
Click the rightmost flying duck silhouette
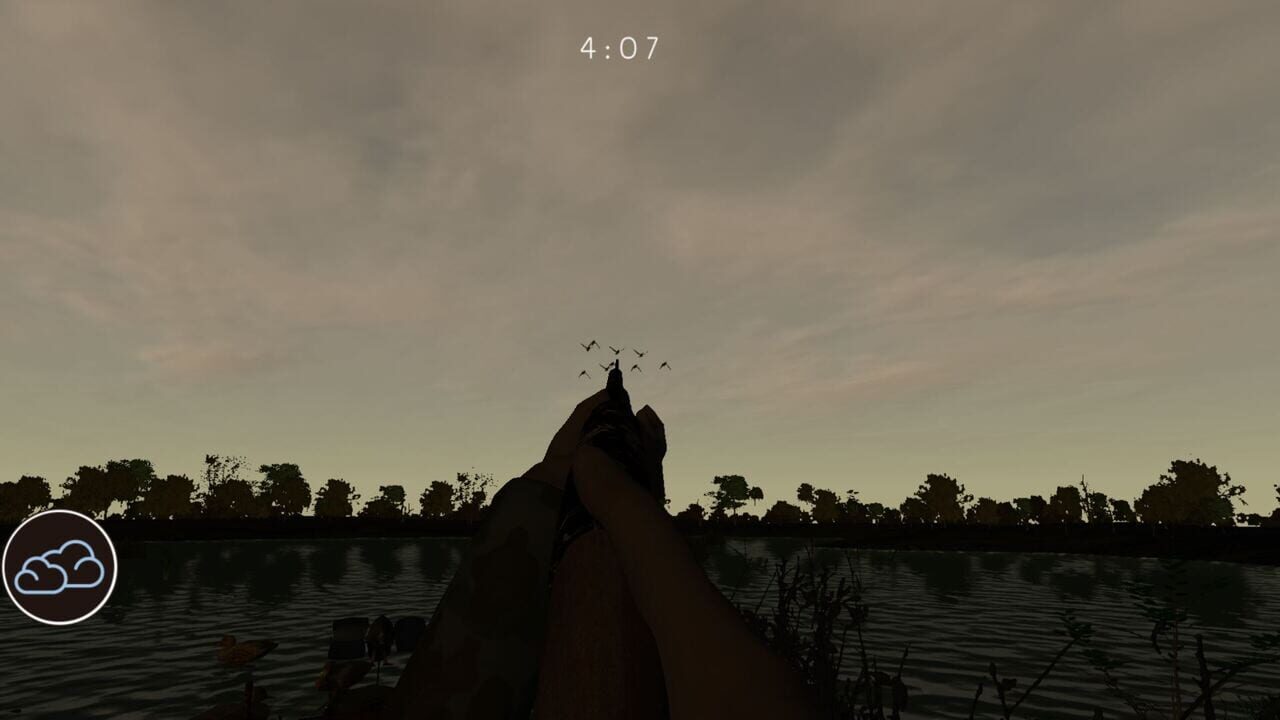pyautogui.click(x=666, y=366)
